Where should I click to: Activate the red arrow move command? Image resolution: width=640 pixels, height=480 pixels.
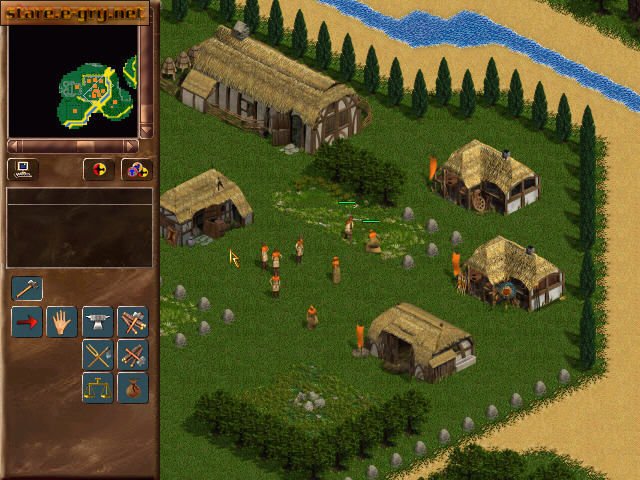(27, 322)
